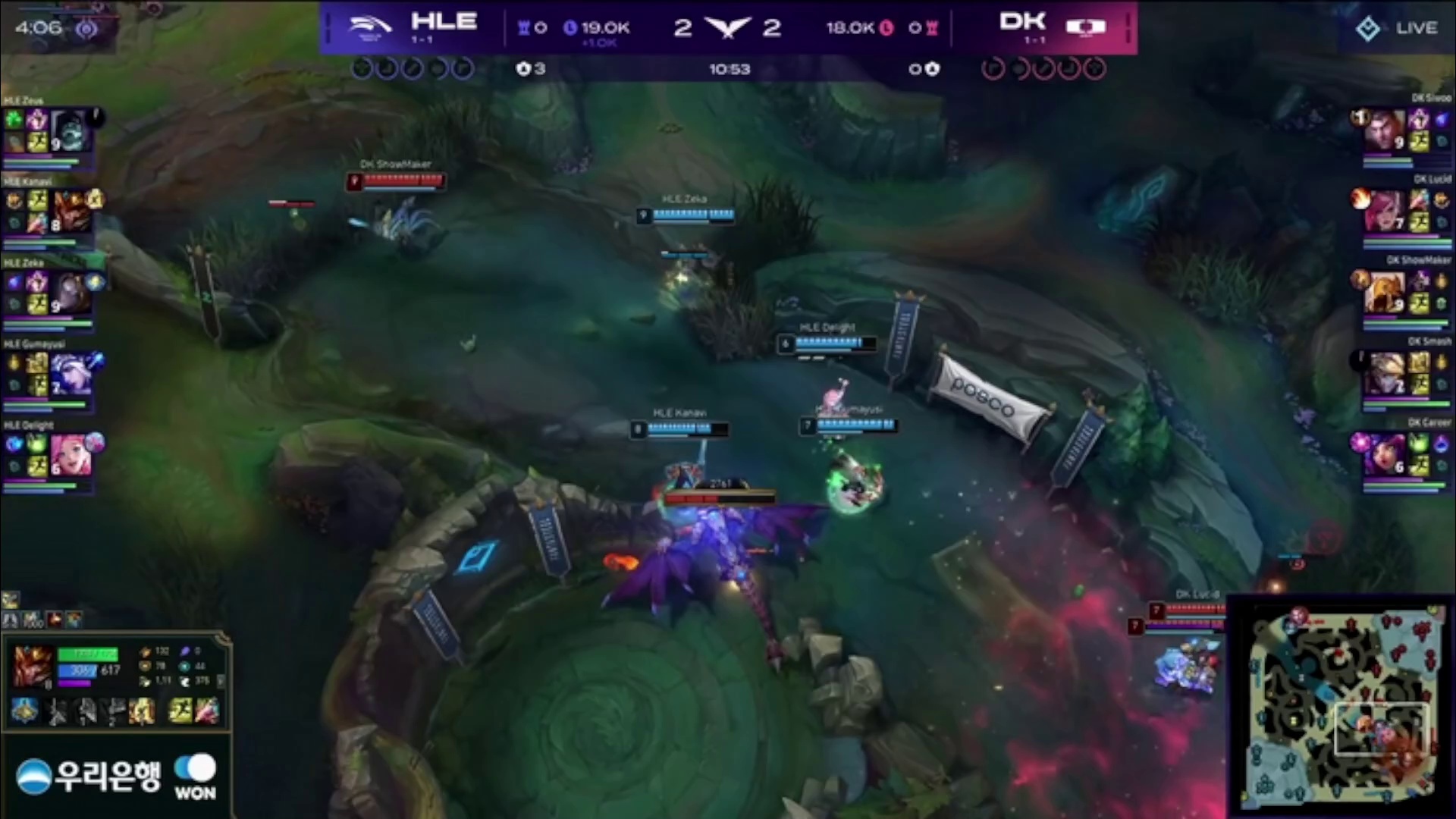The height and width of the screenshot is (819, 1456).
Task: Click the DK team logo on the scoreboard
Action: tap(1086, 27)
